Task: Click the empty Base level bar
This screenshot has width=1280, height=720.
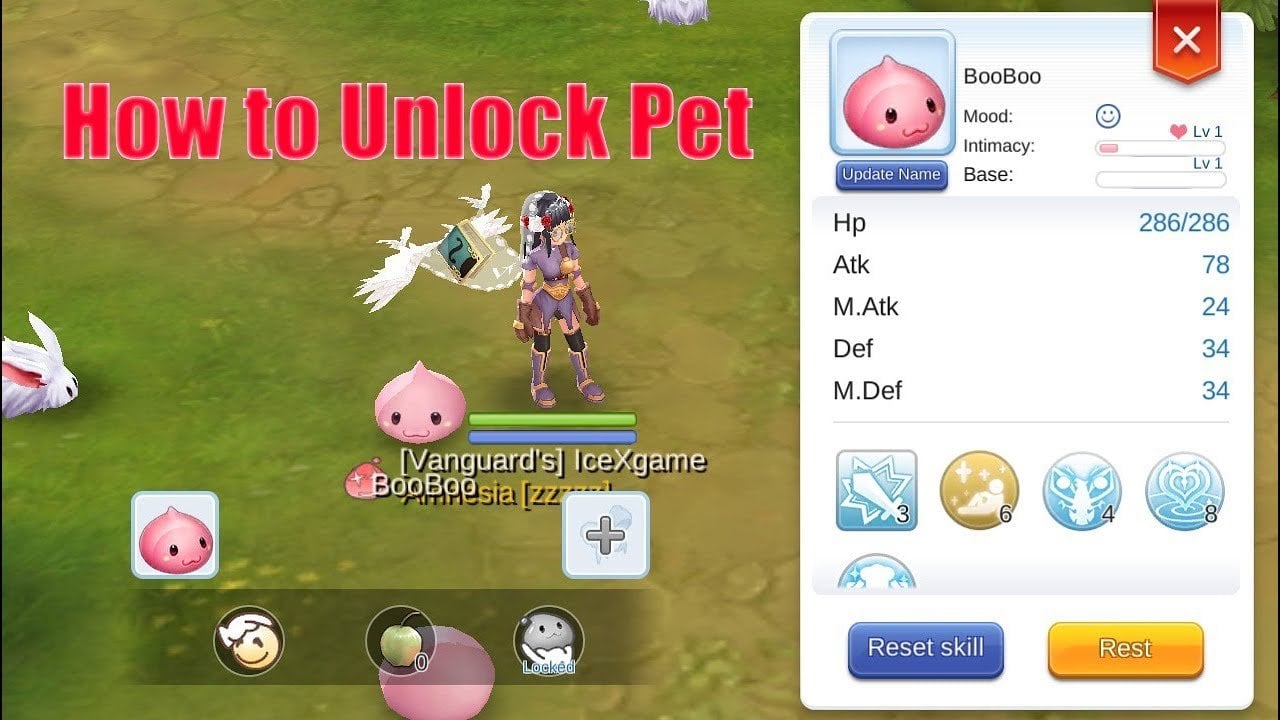Action: click(x=1160, y=180)
